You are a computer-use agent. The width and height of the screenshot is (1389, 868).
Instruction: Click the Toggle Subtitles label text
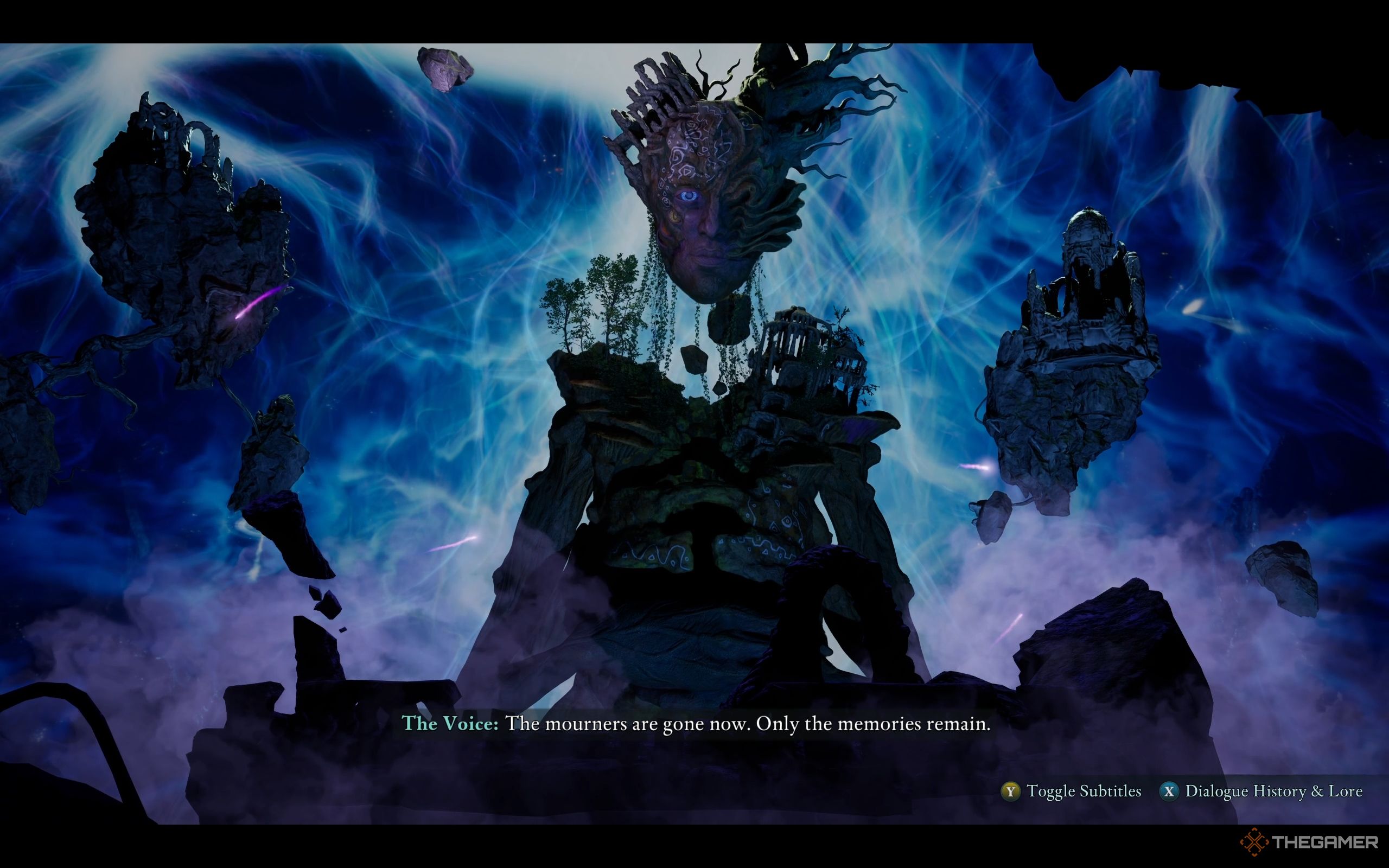pos(1078,791)
